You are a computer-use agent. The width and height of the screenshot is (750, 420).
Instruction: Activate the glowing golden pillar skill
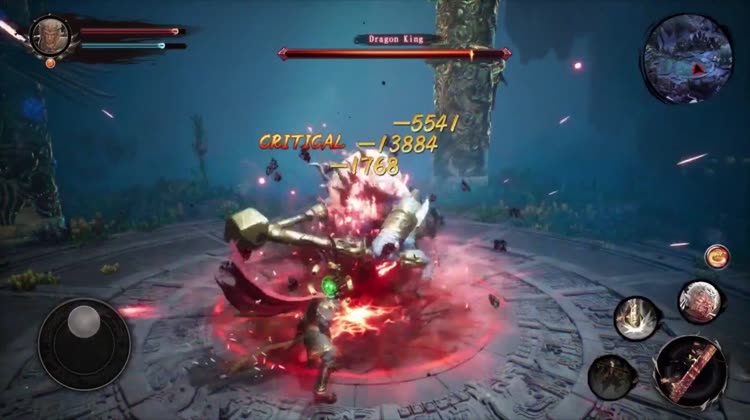(x=636, y=318)
